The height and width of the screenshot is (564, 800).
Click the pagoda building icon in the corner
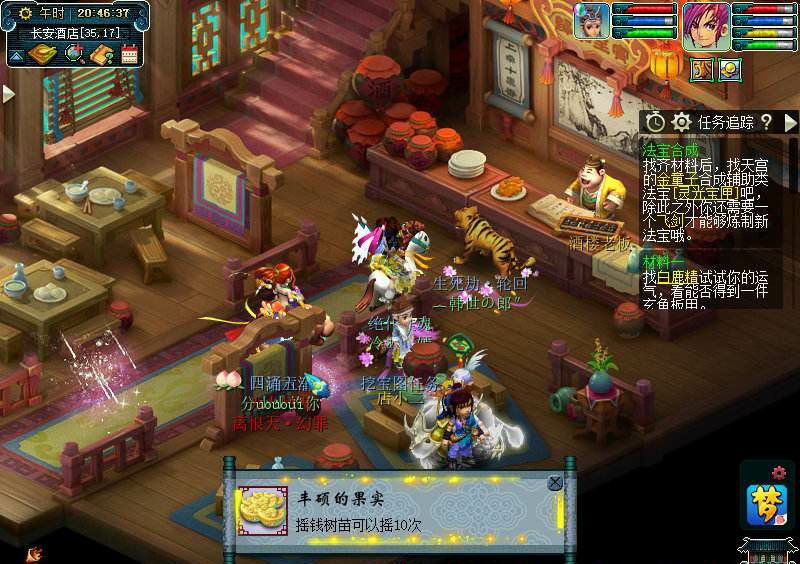(768, 550)
